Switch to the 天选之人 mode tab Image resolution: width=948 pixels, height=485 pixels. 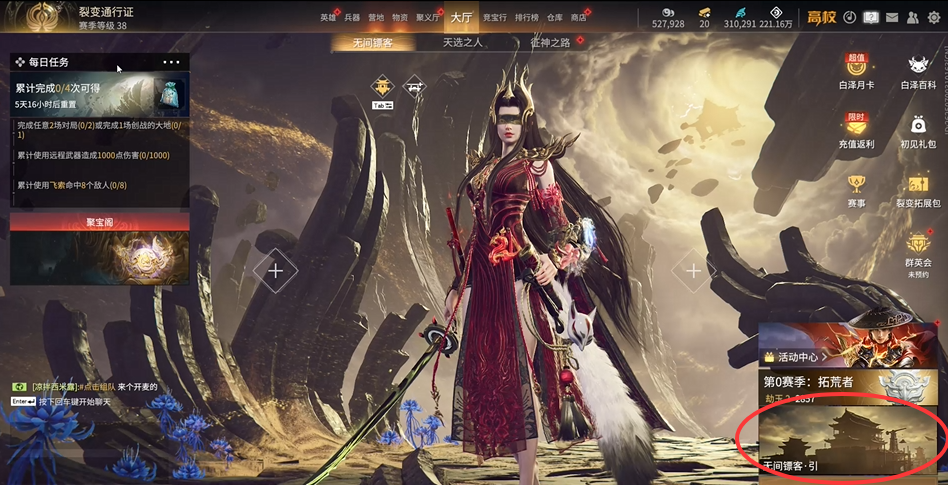462,43
